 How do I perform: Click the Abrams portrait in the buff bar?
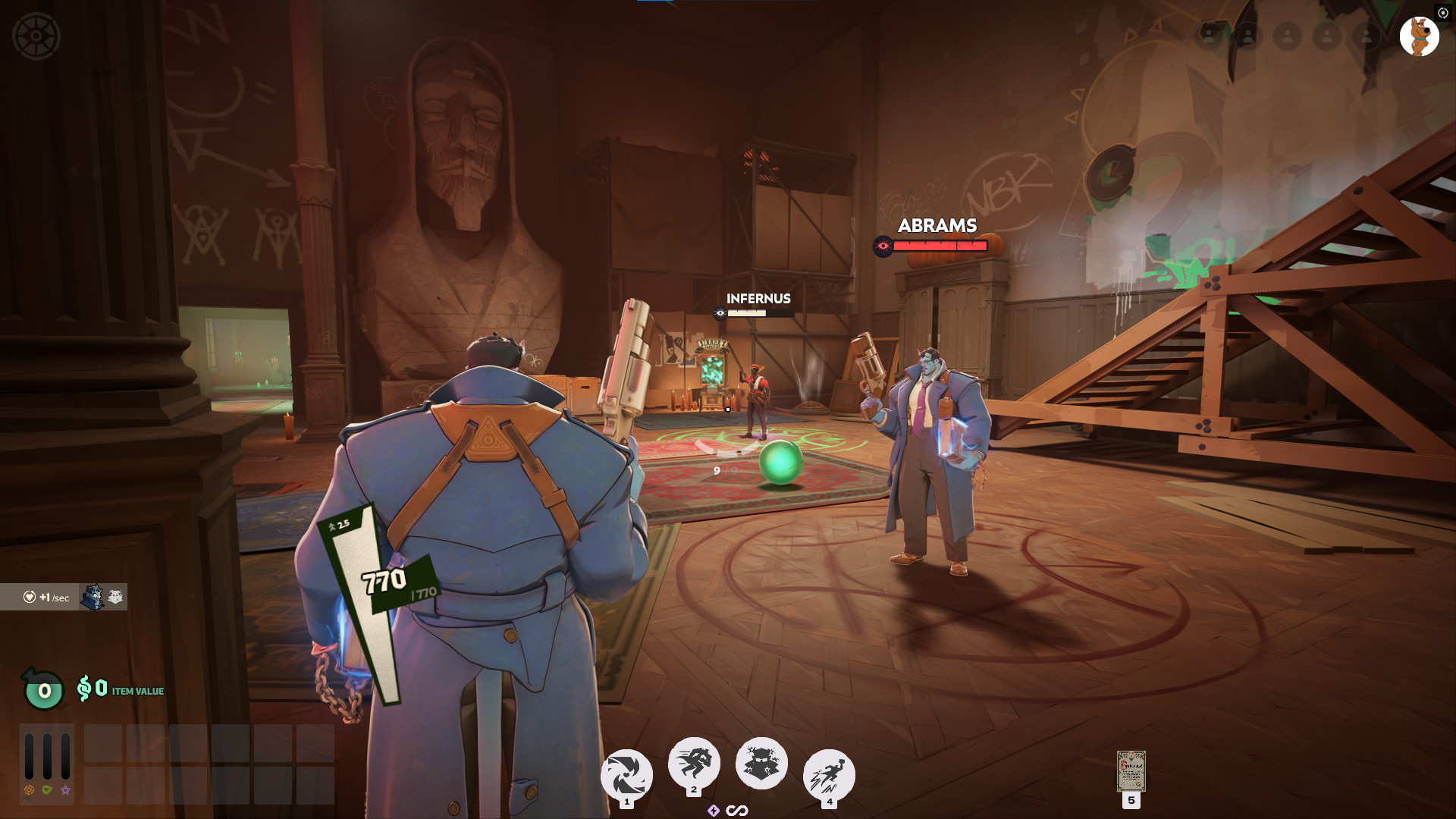(93, 598)
